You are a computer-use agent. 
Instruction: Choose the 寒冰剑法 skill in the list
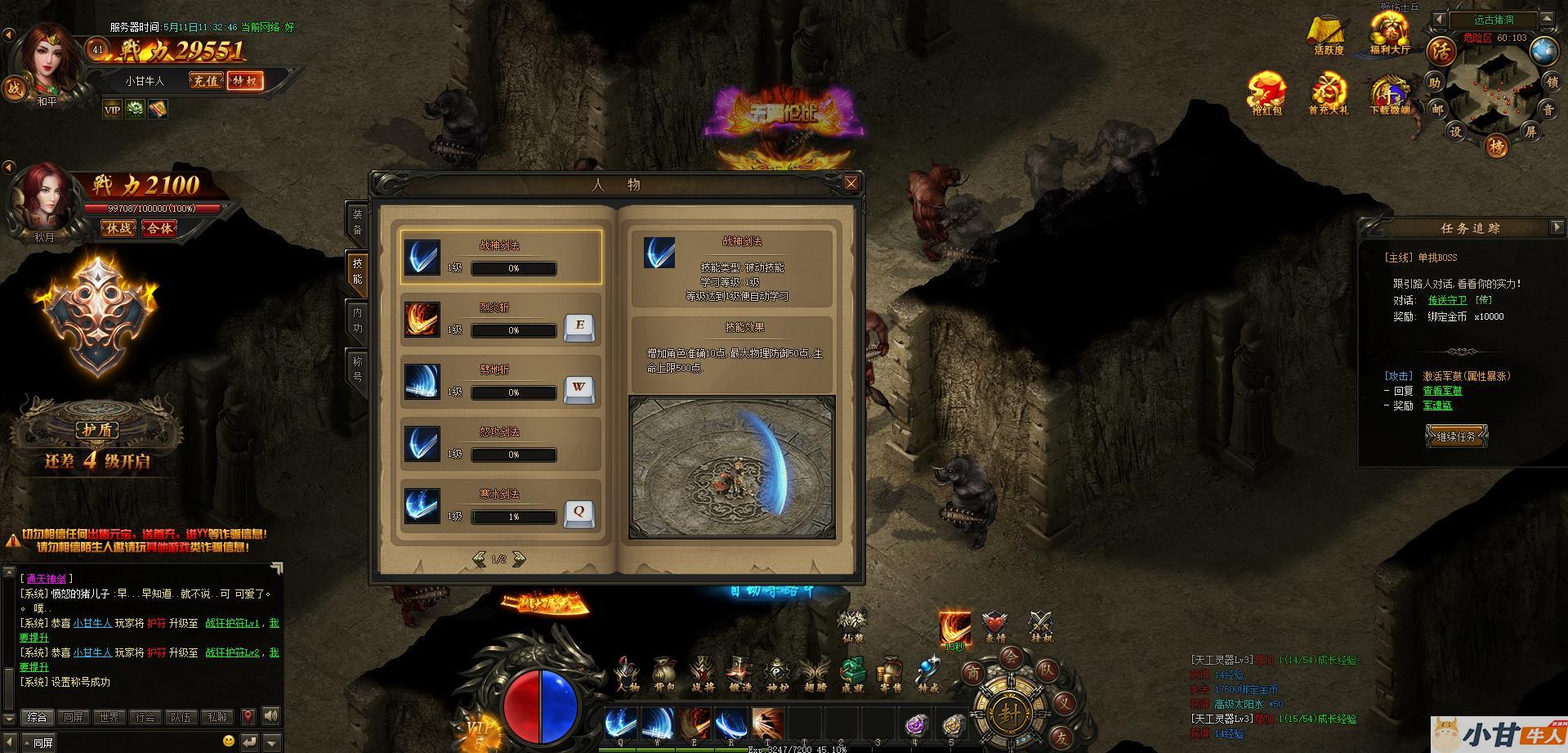(x=500, y=506)
